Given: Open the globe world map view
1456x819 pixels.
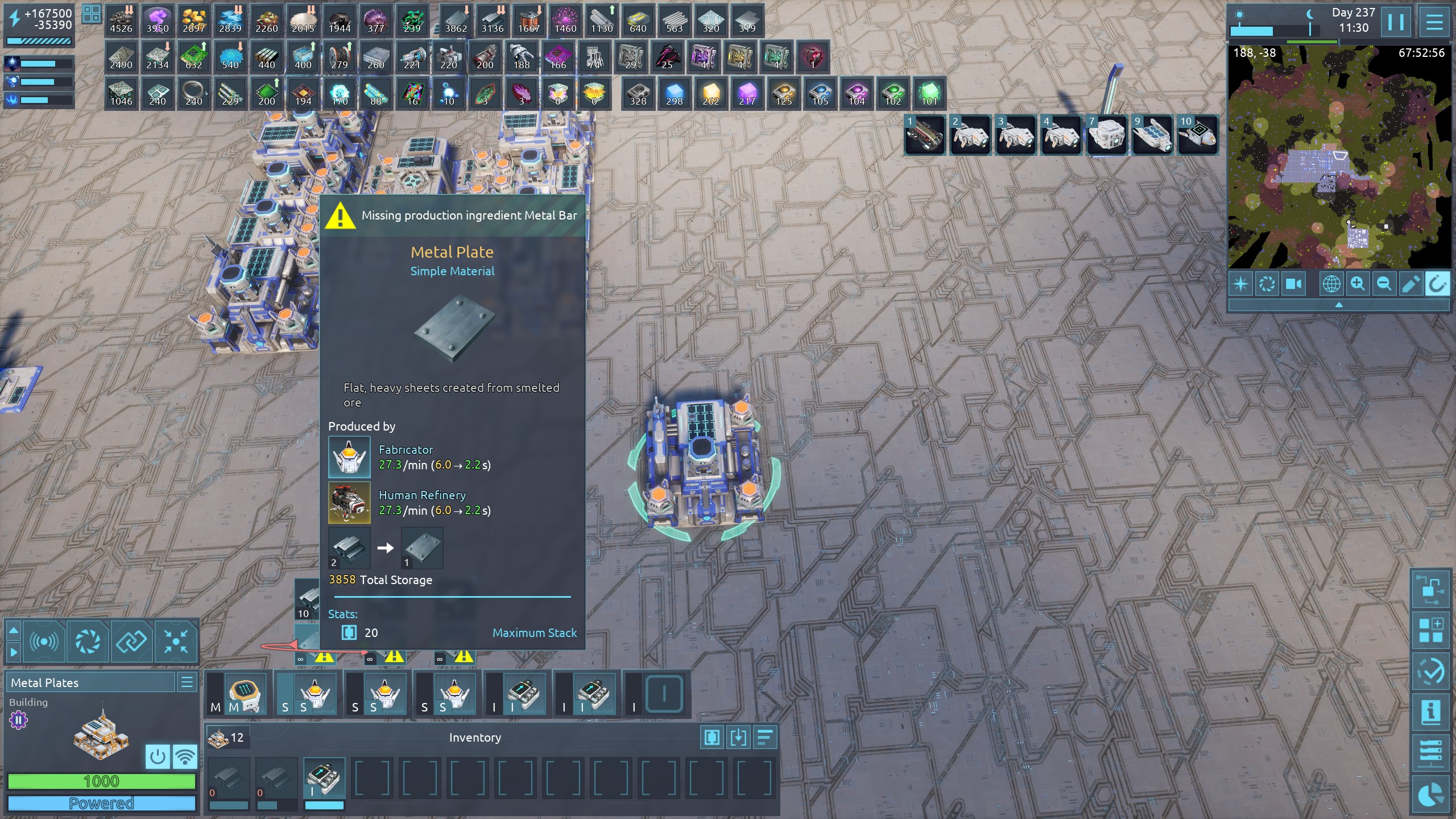Looking at the screenshot, I should [x=1331, y=284].
